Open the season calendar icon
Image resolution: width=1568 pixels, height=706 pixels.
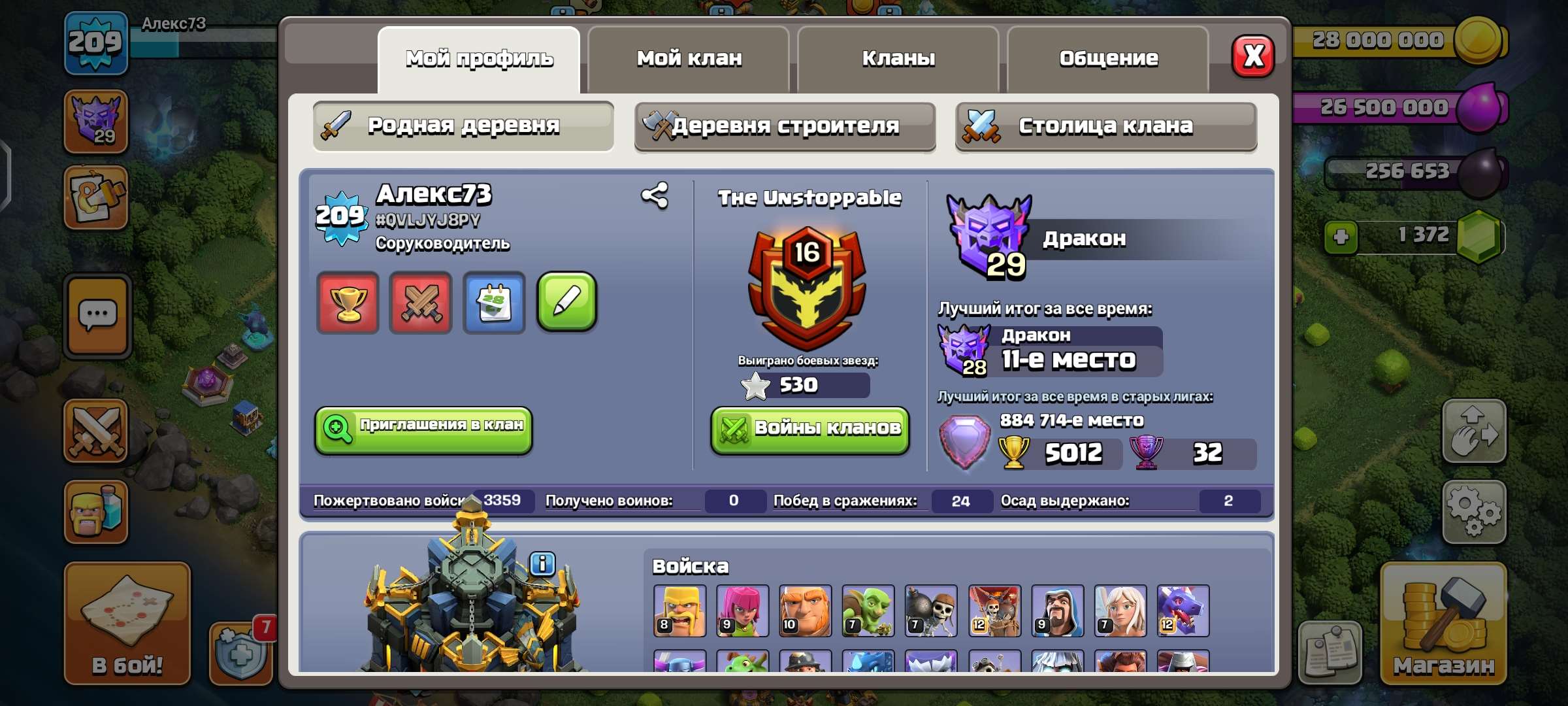(x=493, y=303)
